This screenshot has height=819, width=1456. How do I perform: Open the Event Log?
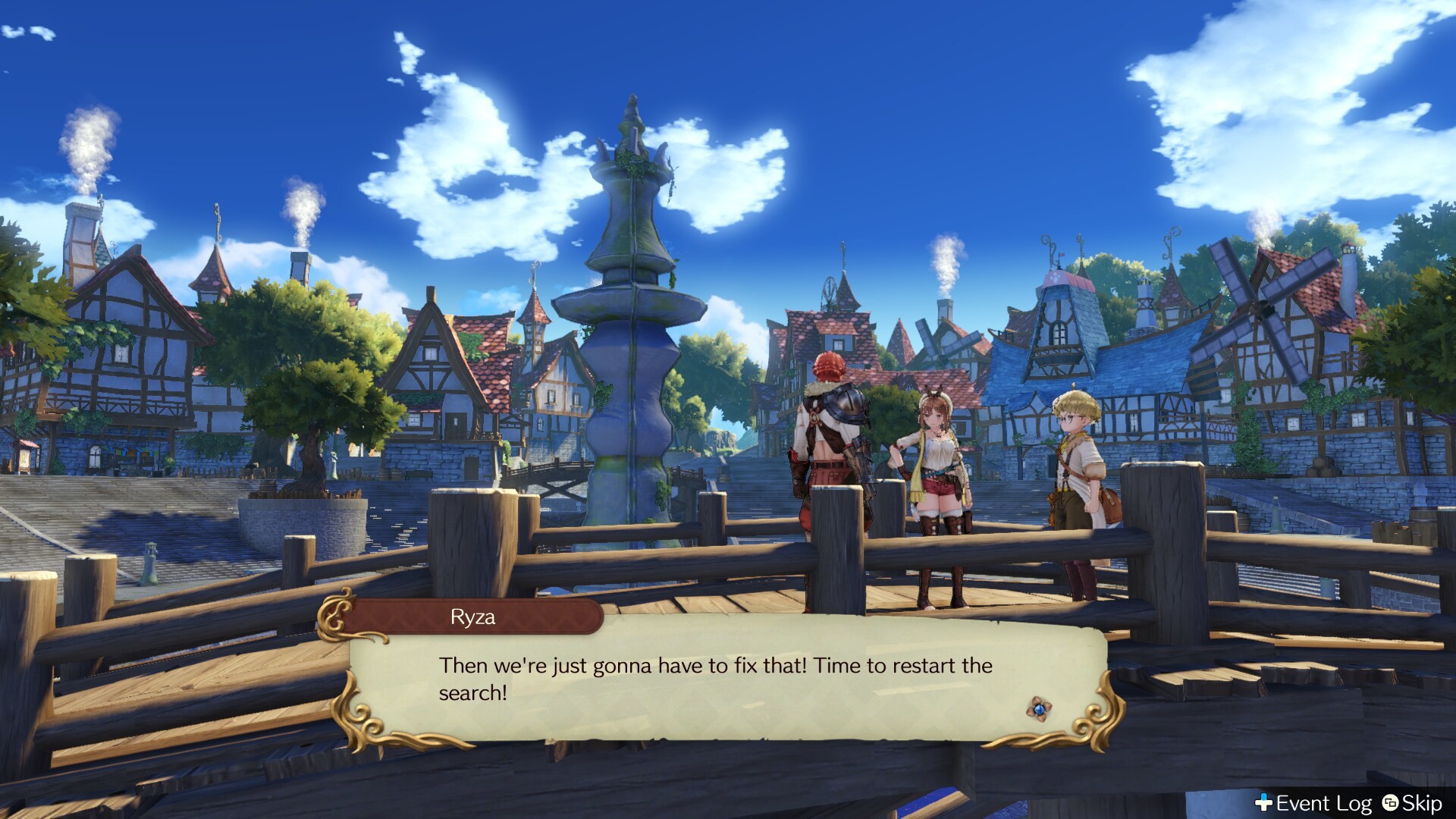point(1323,804)
